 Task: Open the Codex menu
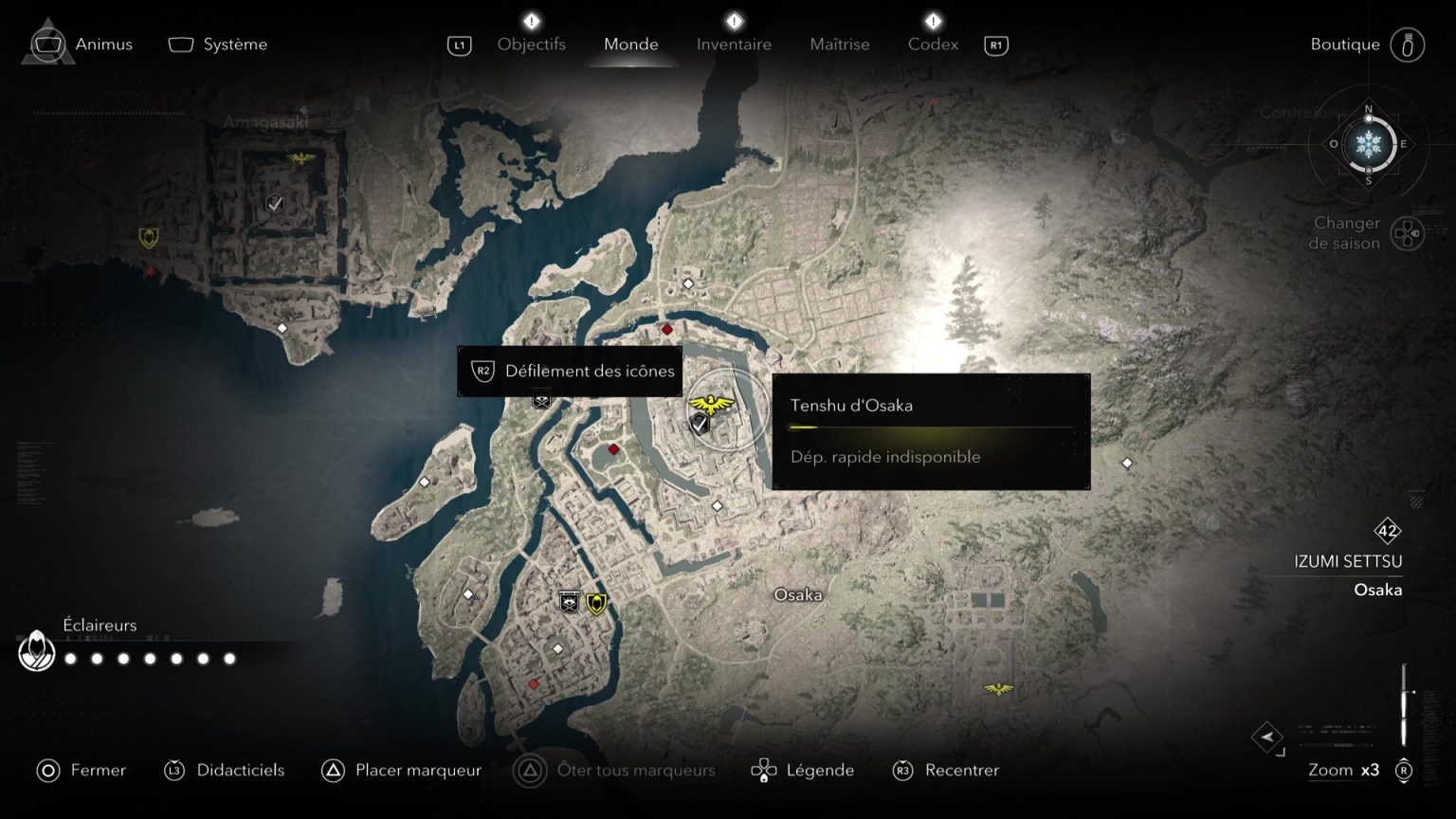[x=932, y=44]
